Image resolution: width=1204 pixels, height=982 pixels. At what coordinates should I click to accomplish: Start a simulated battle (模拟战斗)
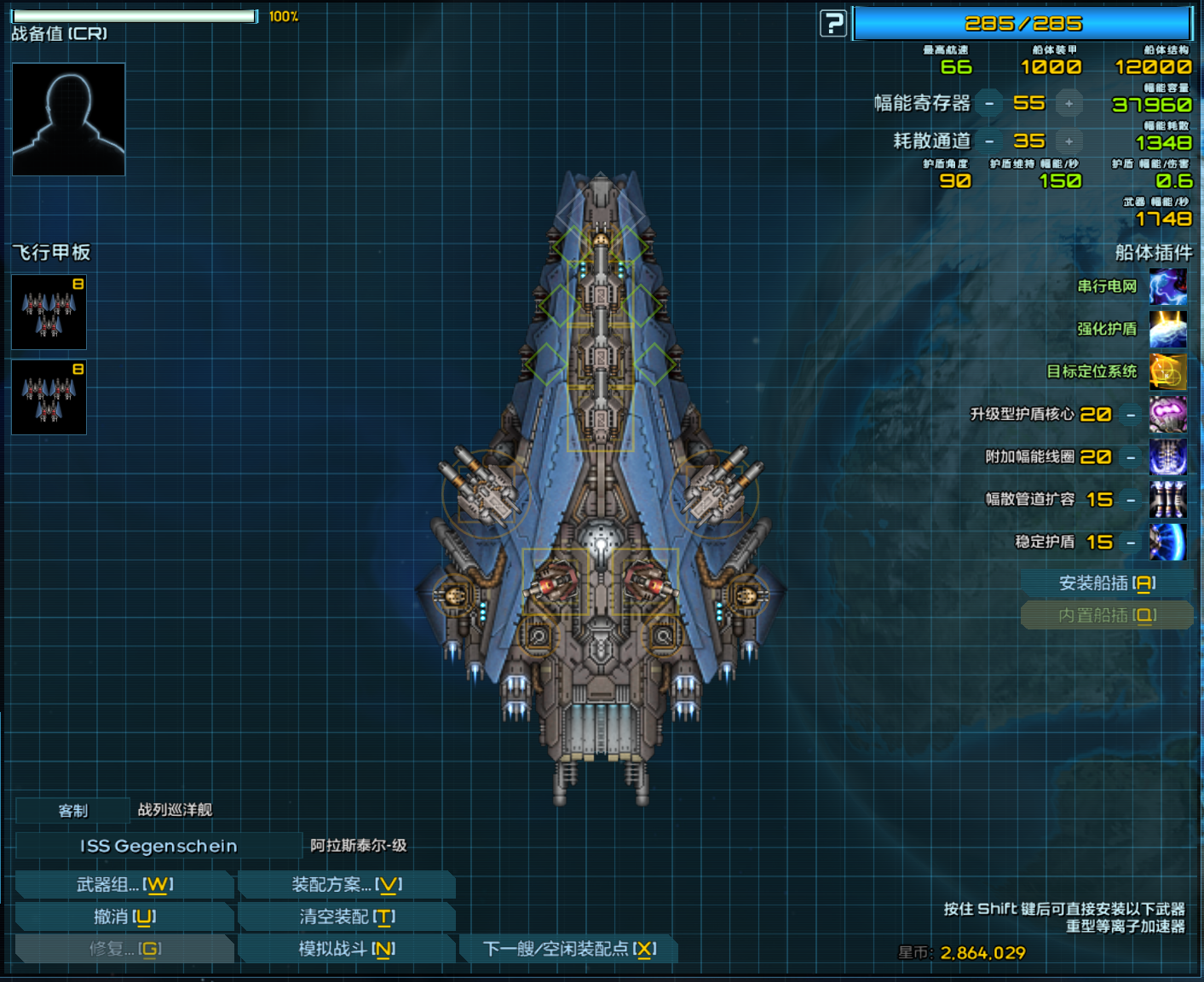coord(346,949)
